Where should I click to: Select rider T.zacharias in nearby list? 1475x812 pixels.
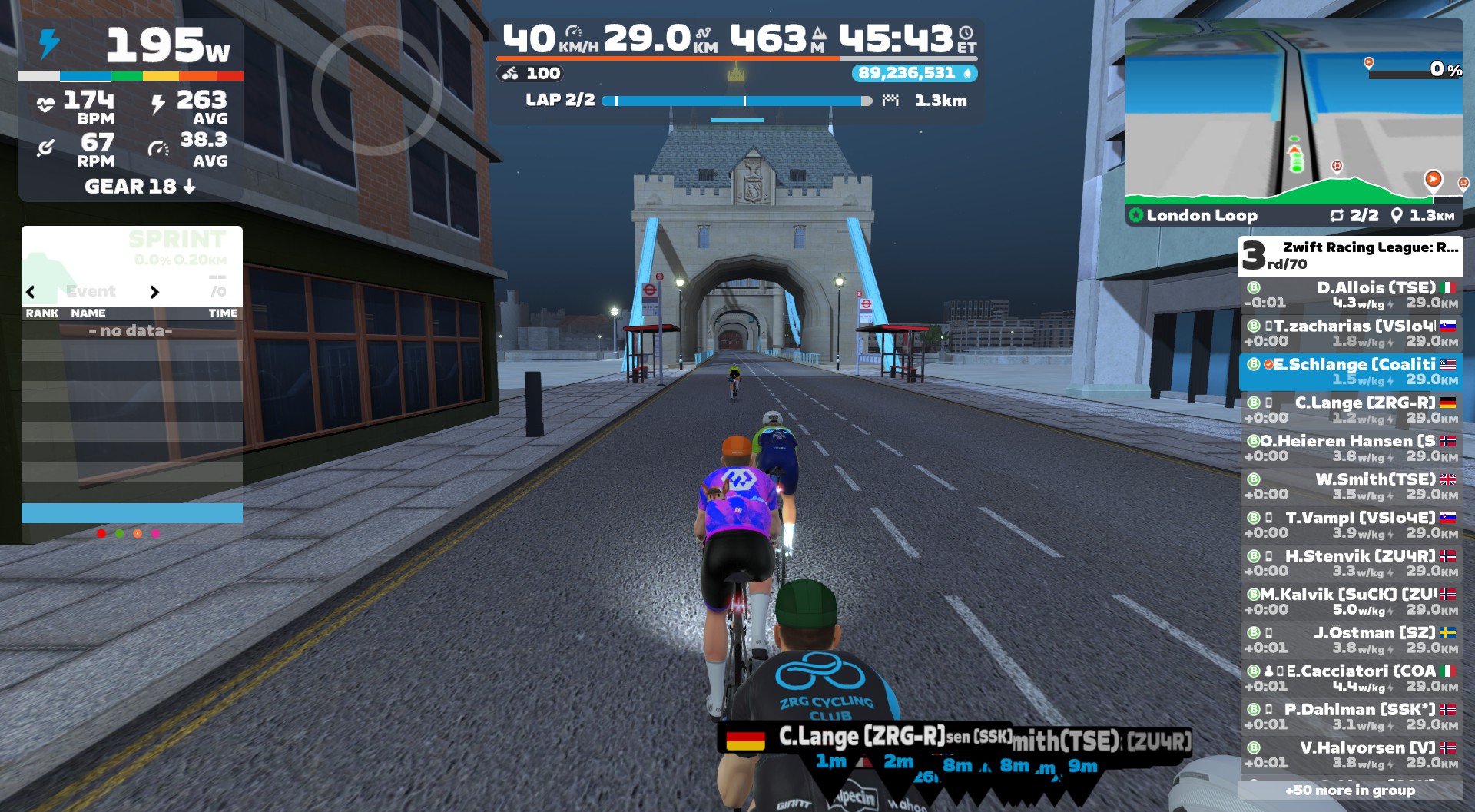click(x=1351, y=333)
